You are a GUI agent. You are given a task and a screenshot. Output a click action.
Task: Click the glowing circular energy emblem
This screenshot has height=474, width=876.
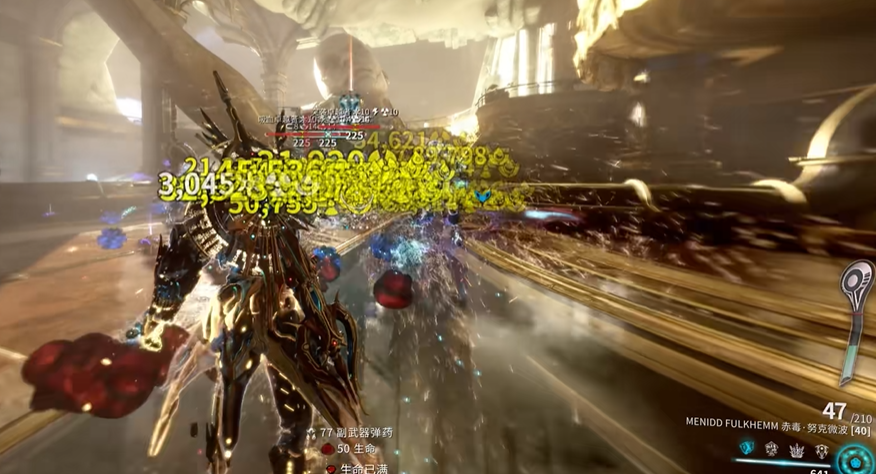click(x=856, y=459)
